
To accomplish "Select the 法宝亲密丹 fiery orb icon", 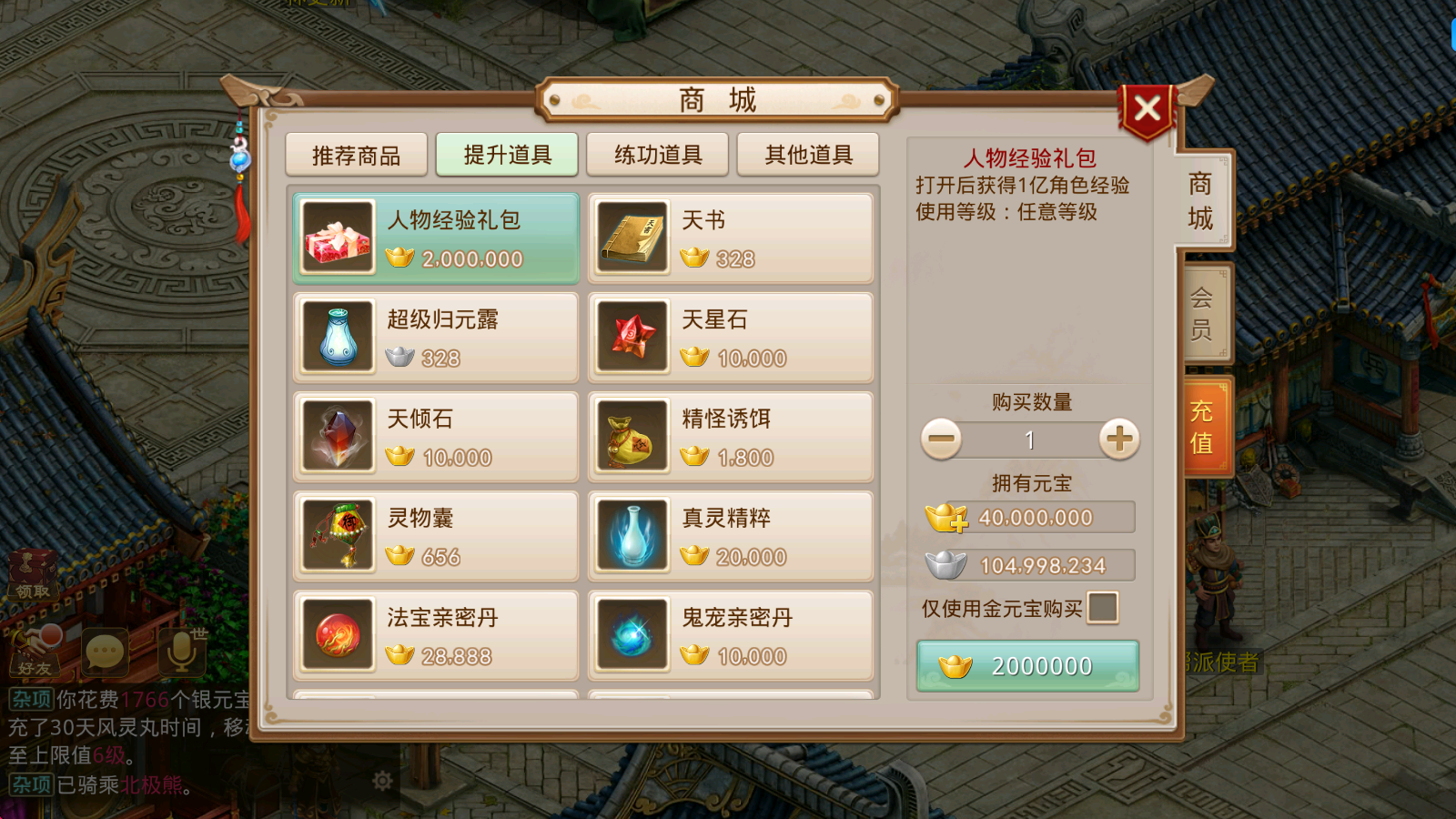I will 337,635.
